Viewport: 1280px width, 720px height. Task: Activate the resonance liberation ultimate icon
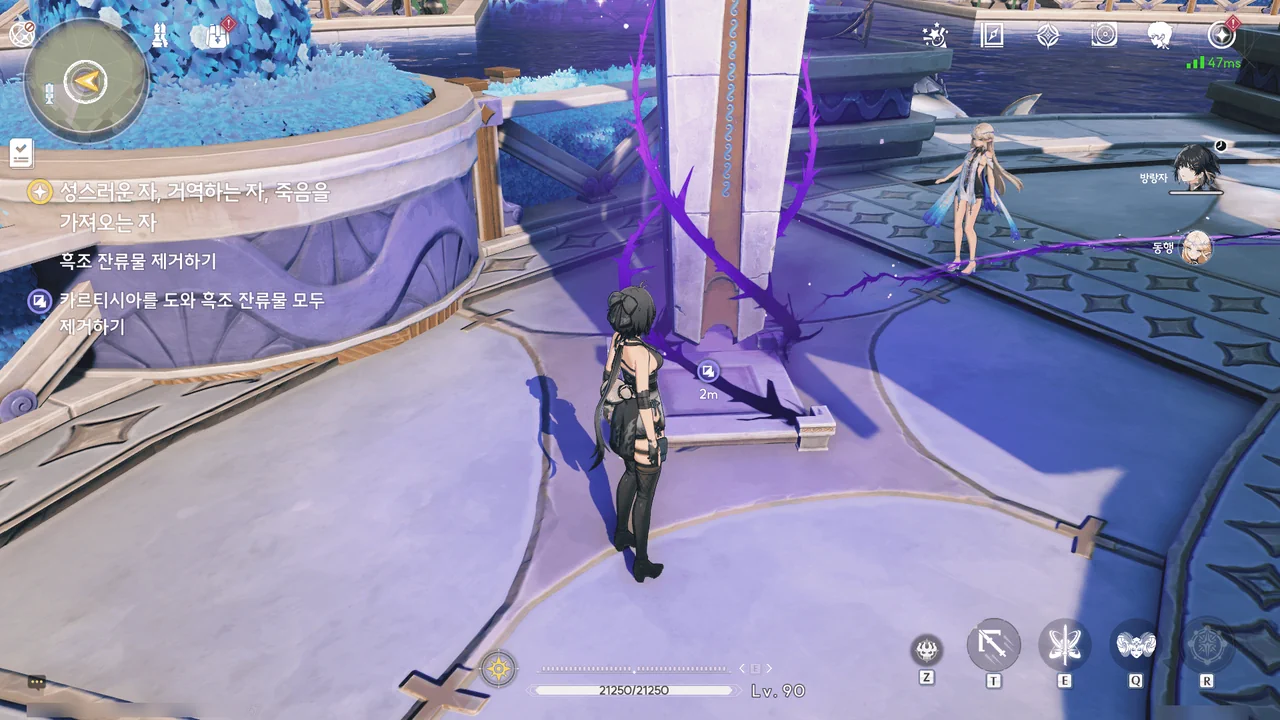point(1207,645)
